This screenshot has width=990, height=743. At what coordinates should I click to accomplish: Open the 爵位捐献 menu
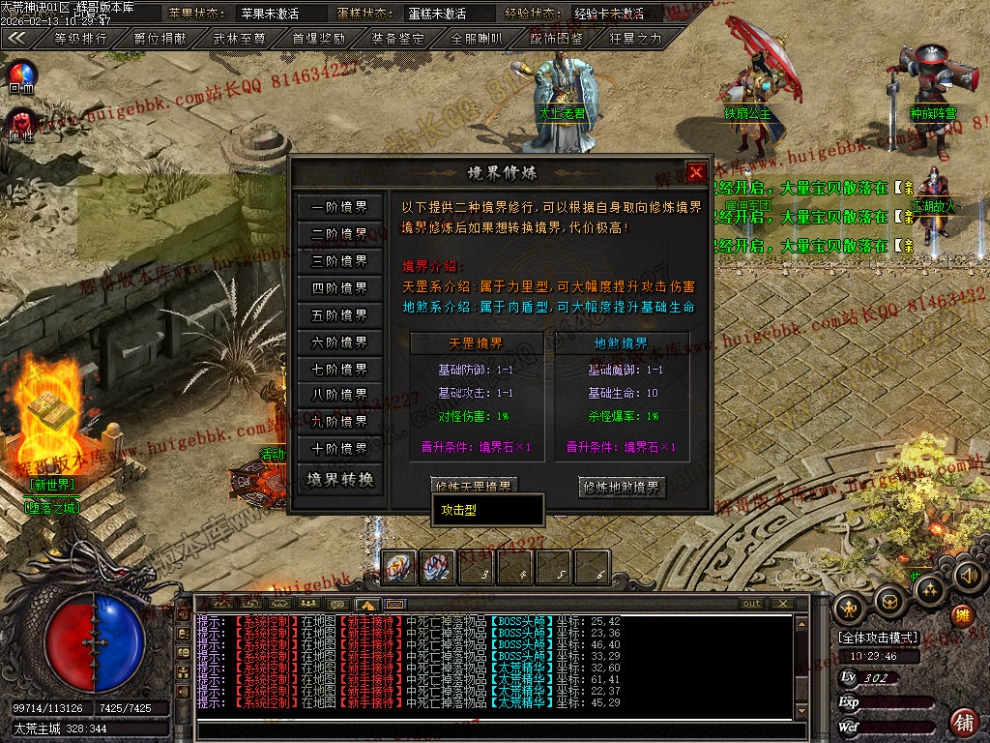coord(159,39)
